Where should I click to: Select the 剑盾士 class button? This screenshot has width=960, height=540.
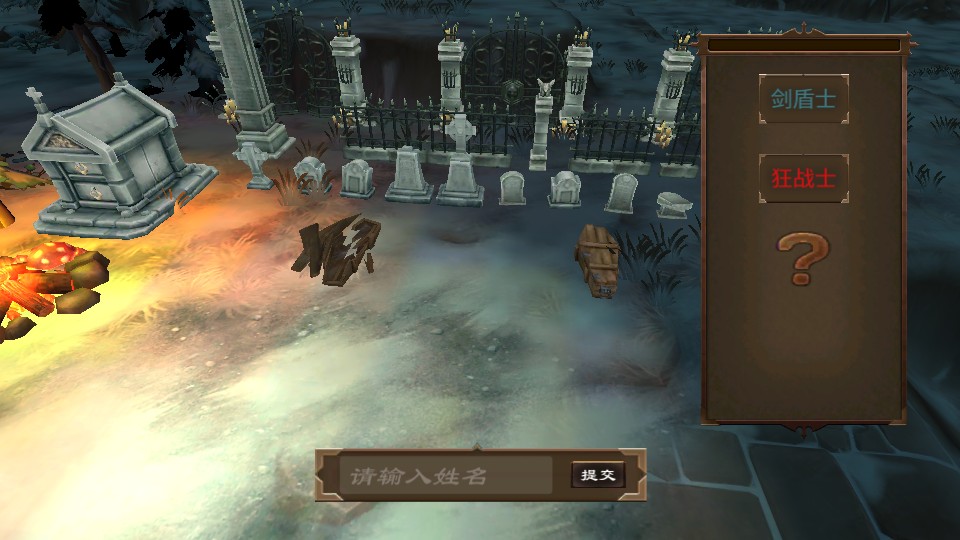point(803,99)
